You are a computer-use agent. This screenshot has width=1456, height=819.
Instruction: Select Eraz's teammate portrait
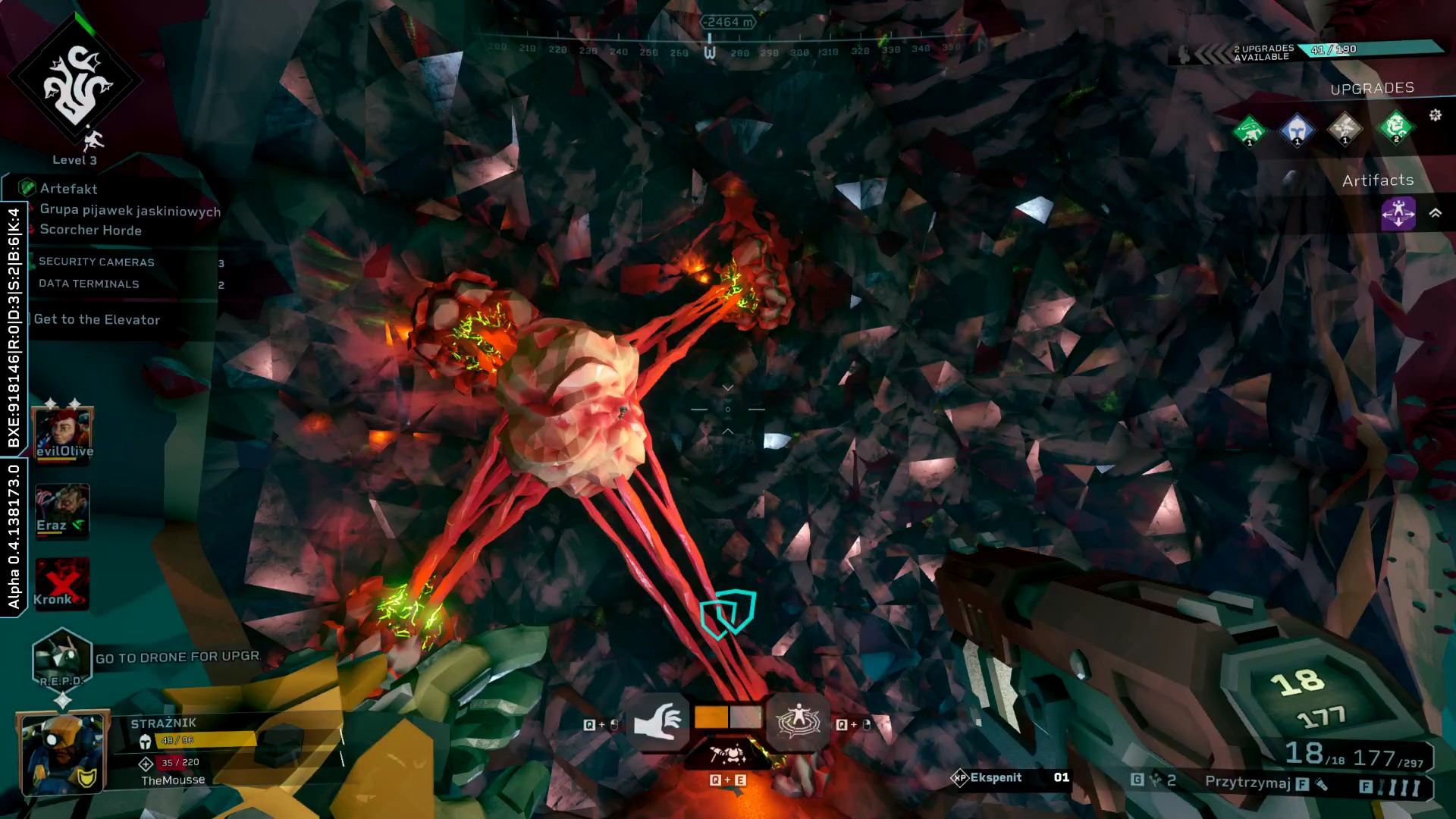click(62, 510)
